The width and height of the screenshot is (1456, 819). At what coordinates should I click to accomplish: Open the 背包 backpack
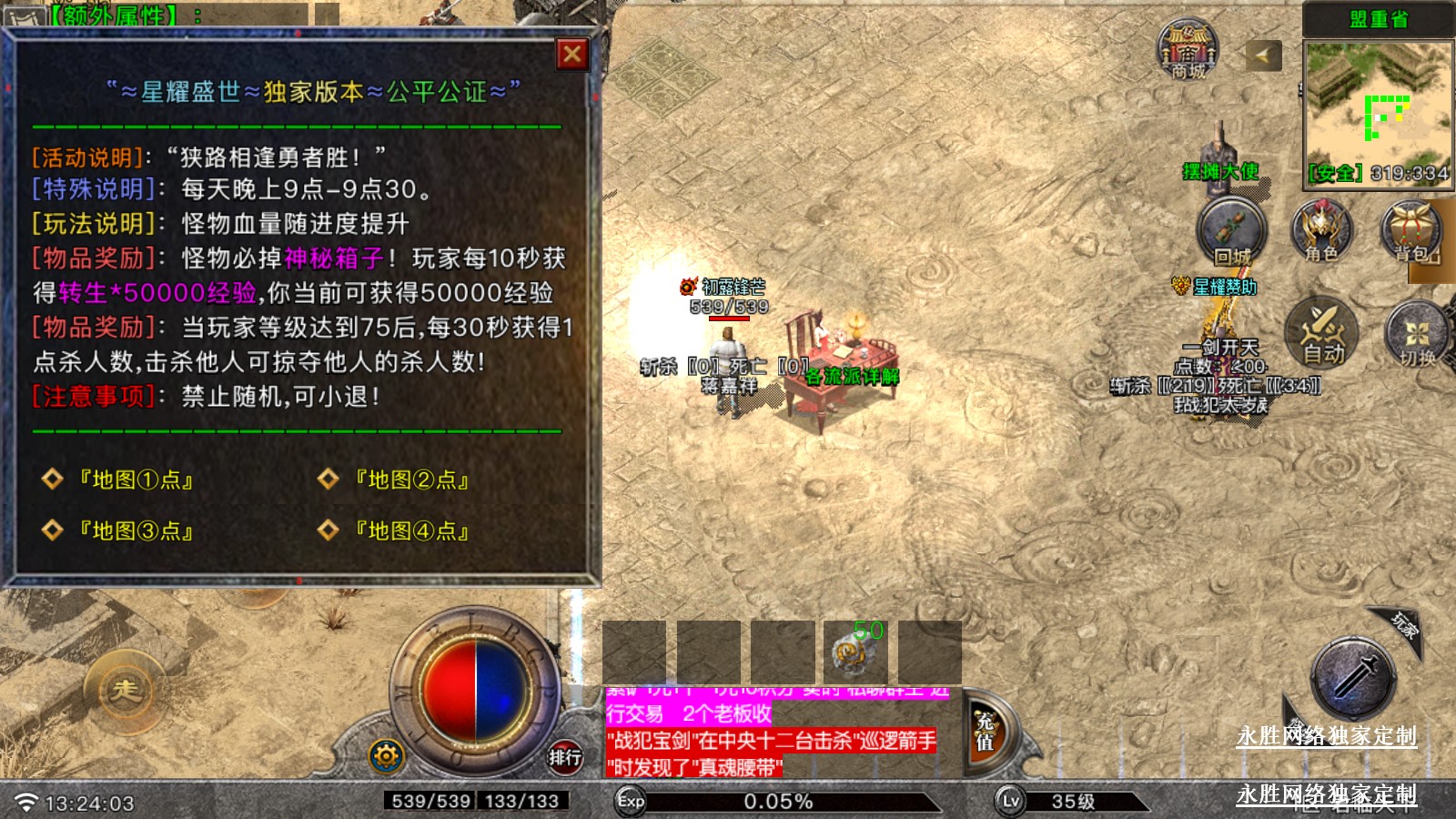[1411, 231]
